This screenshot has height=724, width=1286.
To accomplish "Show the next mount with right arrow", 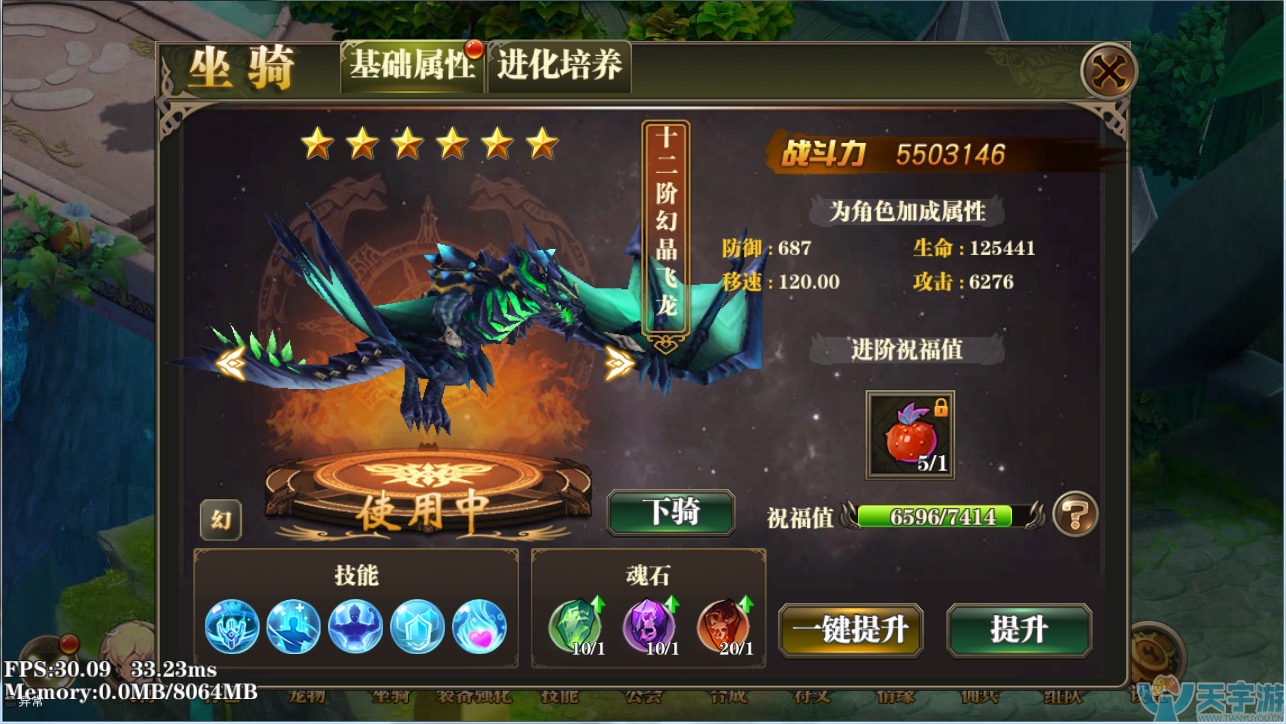I will 619,362.
